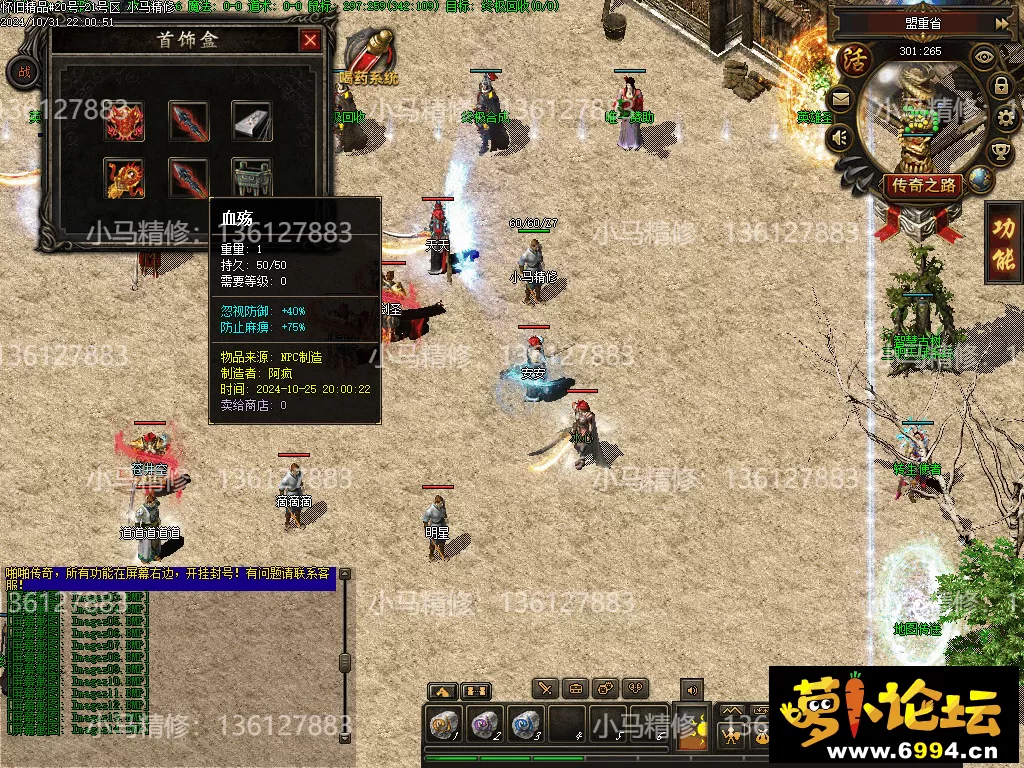Toggle the speaker icon beside the minimap
1024x768 pixels.
[x=842, y=137]
